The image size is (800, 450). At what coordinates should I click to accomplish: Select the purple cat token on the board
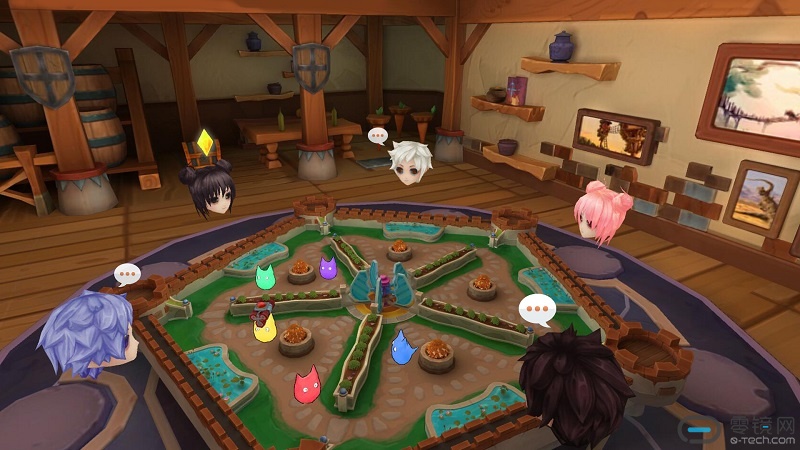click(x=327, y=268)
